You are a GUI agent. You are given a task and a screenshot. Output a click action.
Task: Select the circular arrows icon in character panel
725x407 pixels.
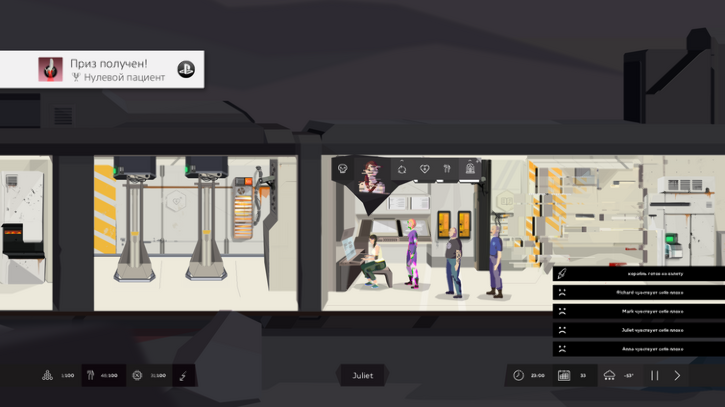pos(402,169)
